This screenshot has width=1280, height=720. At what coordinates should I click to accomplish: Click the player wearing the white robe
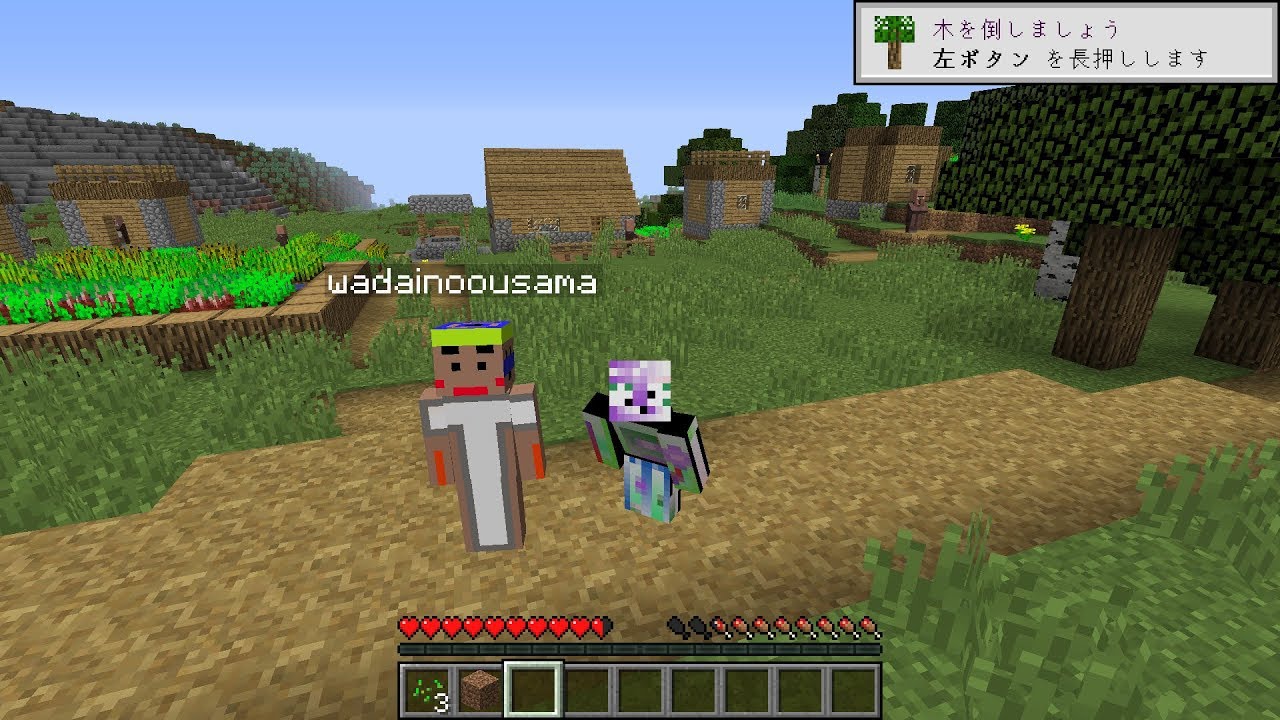tap(480, 450)
